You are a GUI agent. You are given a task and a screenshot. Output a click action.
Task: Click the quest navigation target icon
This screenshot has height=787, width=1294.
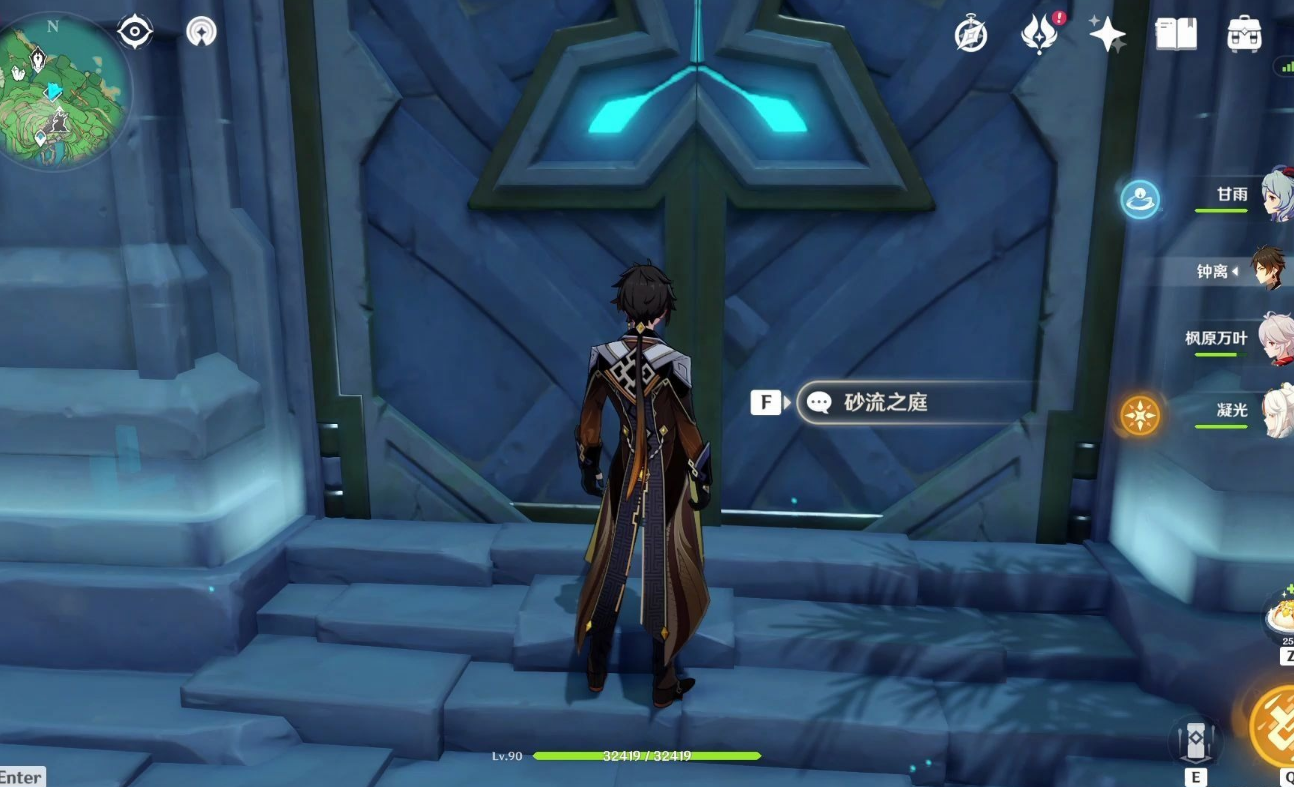click(135, 32)
